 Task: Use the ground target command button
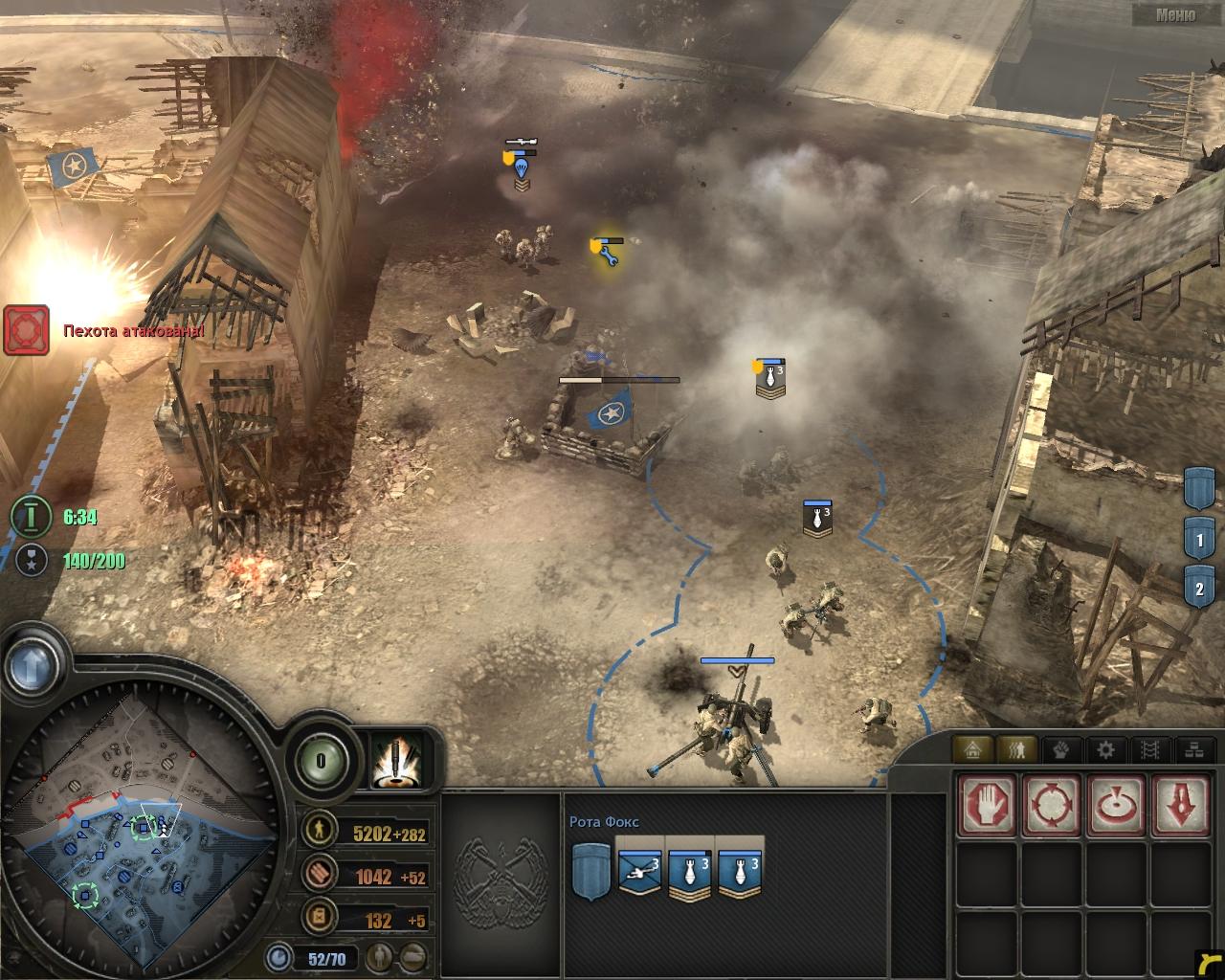1115,804
